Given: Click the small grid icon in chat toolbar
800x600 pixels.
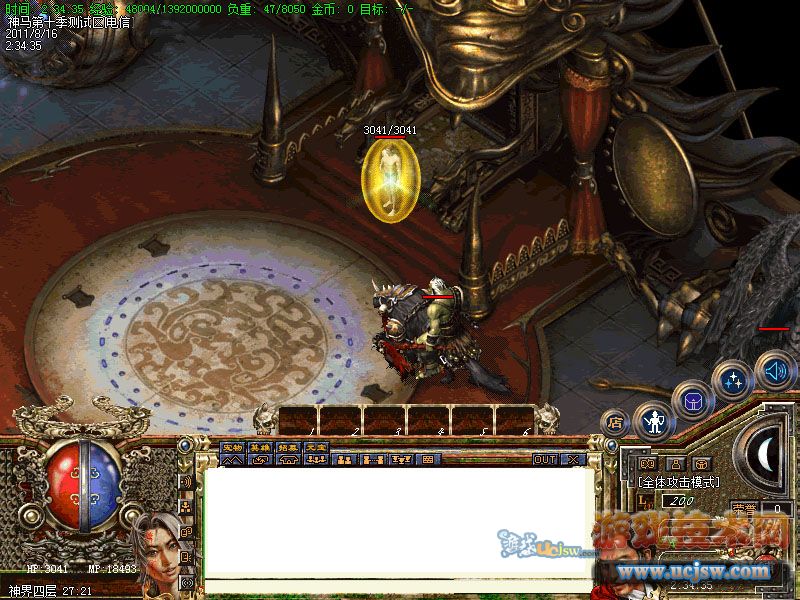Looking at the screenshot, I should click(428, 460).
